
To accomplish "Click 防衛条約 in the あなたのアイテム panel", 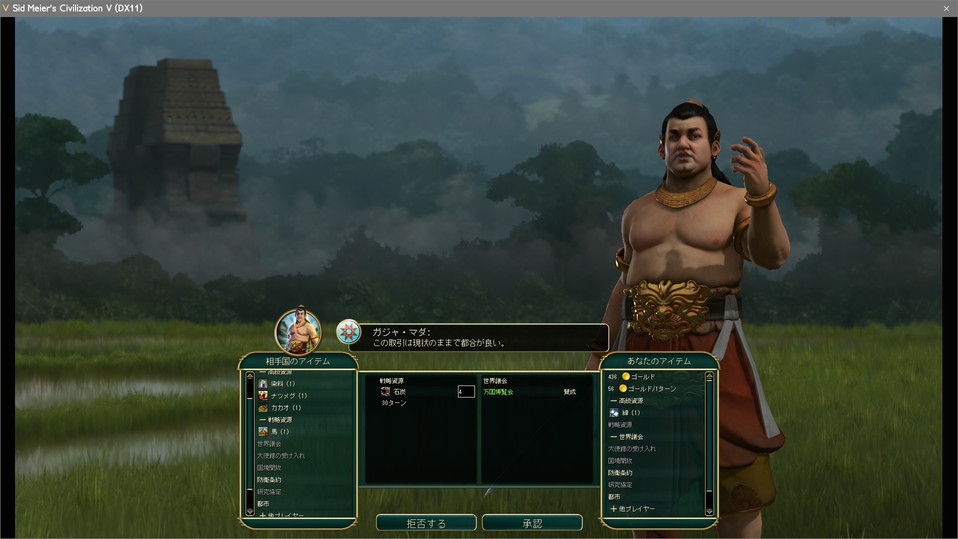I will (622, 473).
